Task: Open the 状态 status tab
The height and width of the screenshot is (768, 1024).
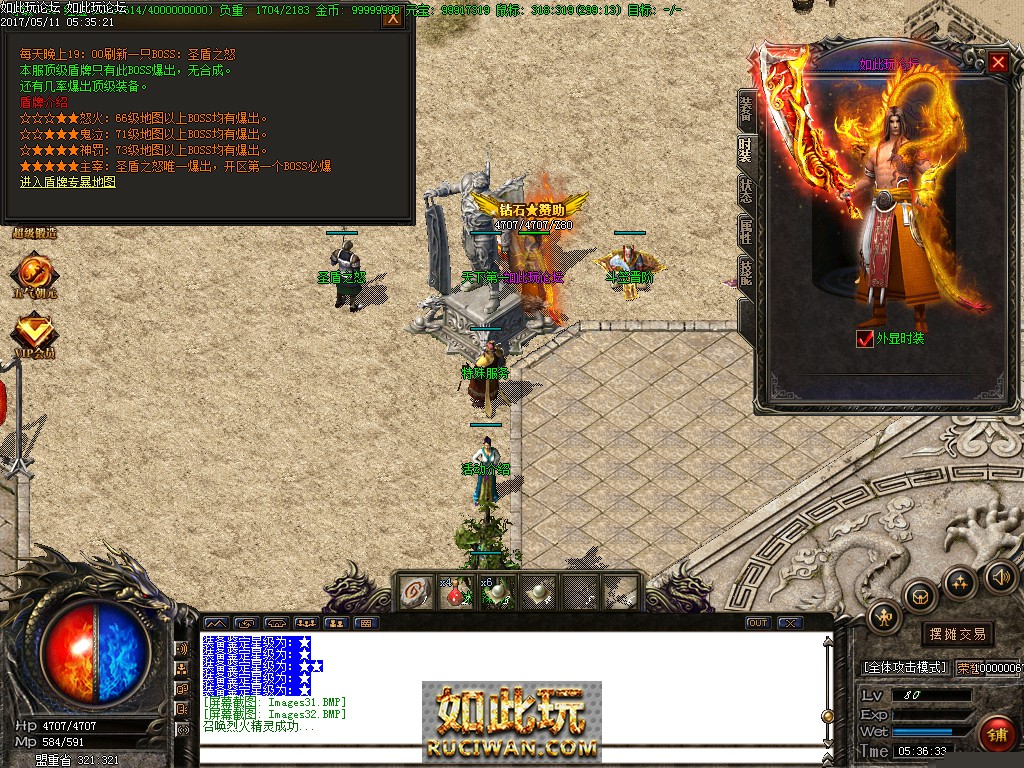Action: pyautogui.click(x=745, y=191)
